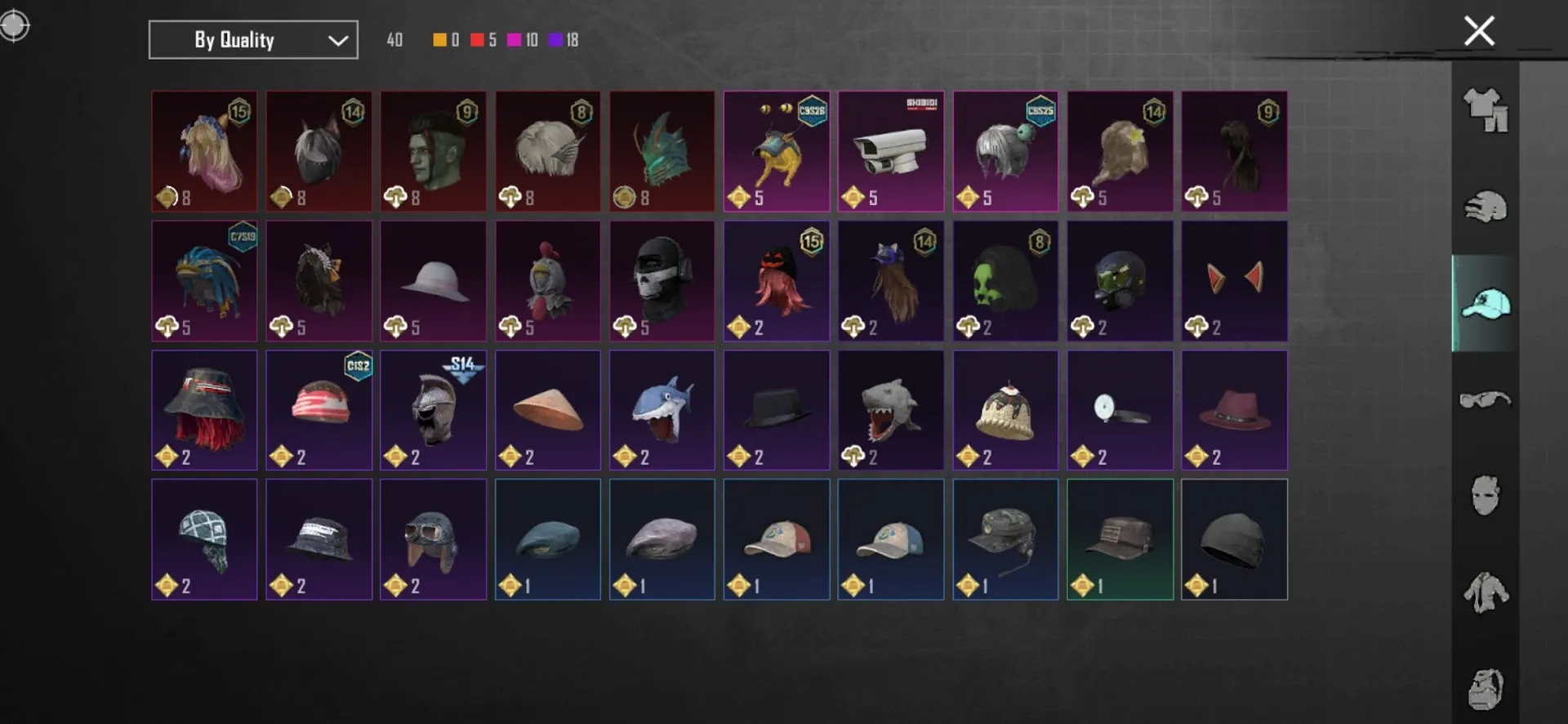Select the red fedora hat
The width and height of the screenshot is (1568, 724).
click(x=1234, y=409)
